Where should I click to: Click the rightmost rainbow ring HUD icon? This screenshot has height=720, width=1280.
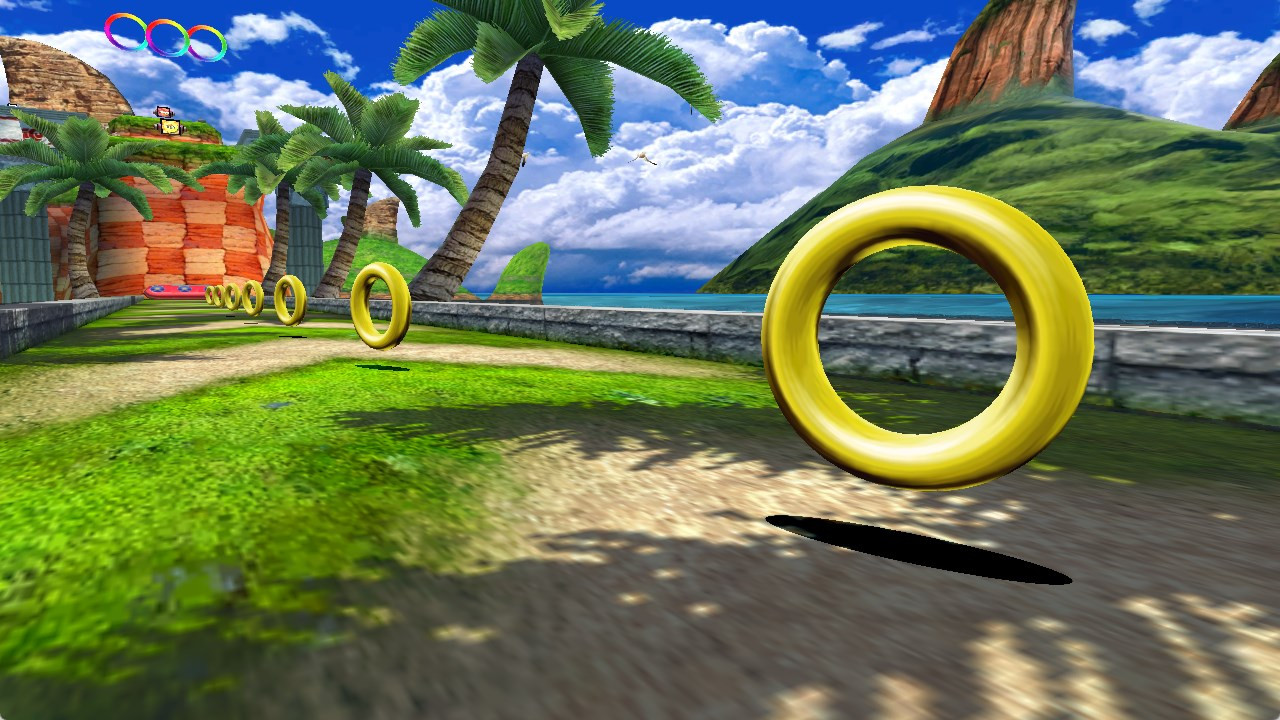coord(206,43)
